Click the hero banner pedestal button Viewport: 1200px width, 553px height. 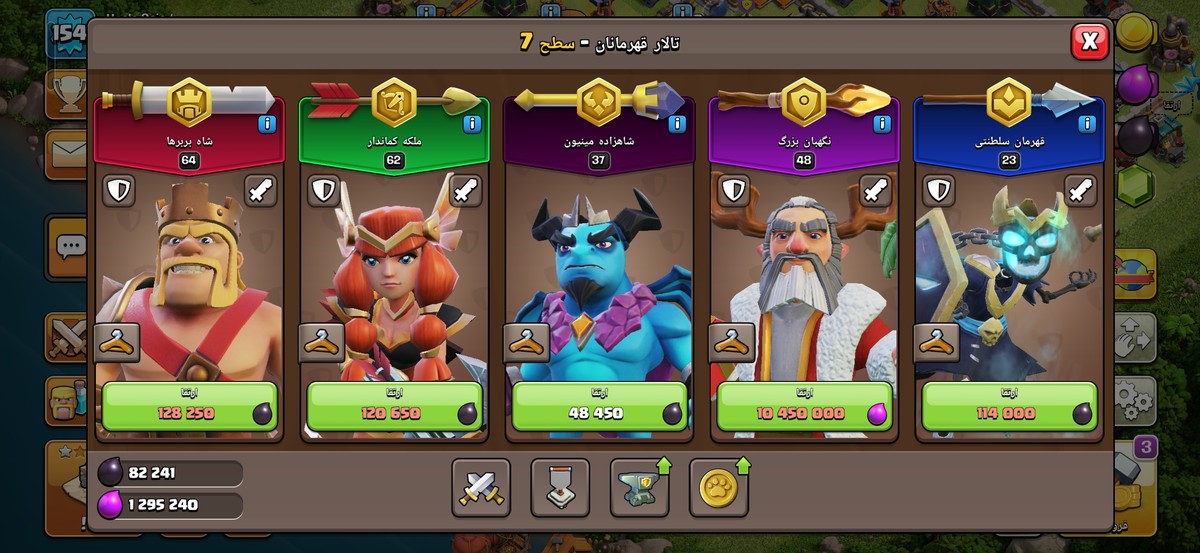(x=560, y=488)
